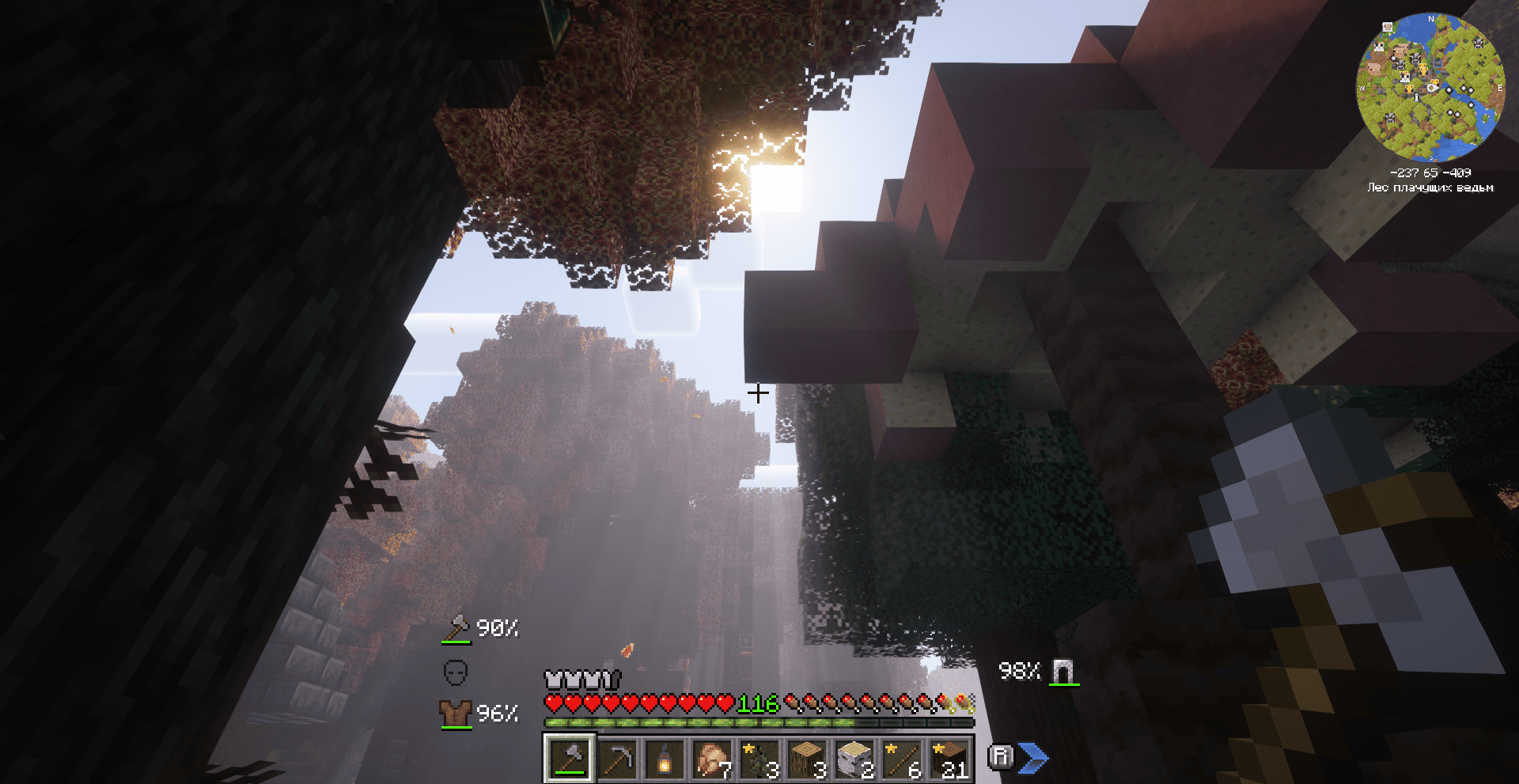Click the chestplate icon showing 96%
1519x784 pixels.
click(456, 713)
